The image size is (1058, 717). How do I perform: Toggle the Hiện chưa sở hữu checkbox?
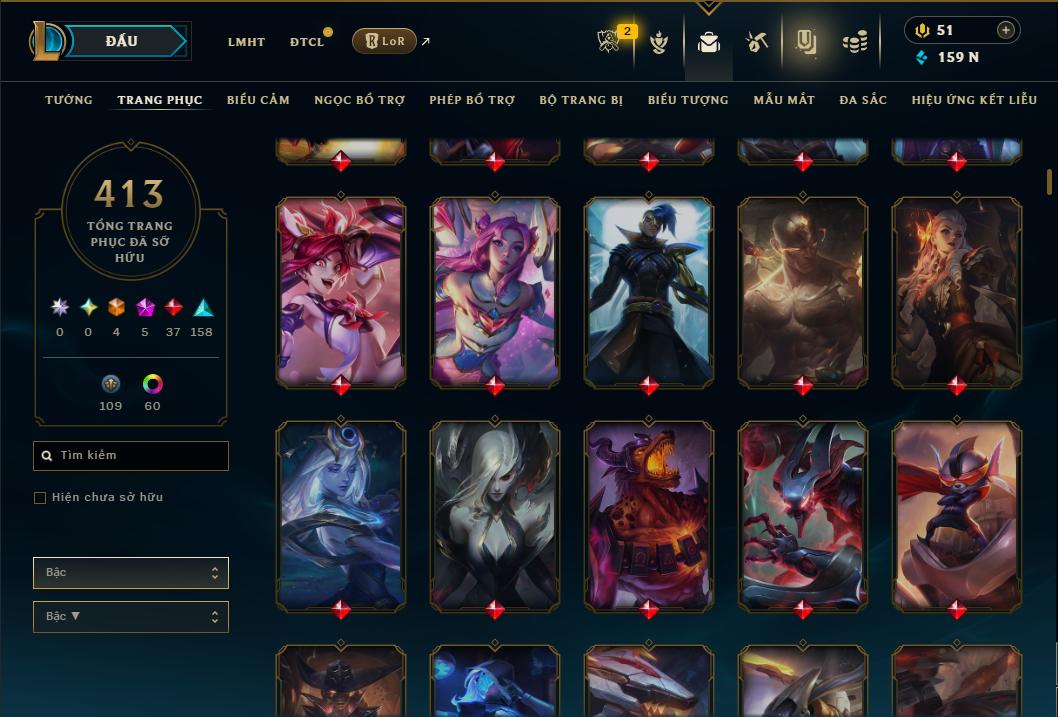[x=40, y=498]
